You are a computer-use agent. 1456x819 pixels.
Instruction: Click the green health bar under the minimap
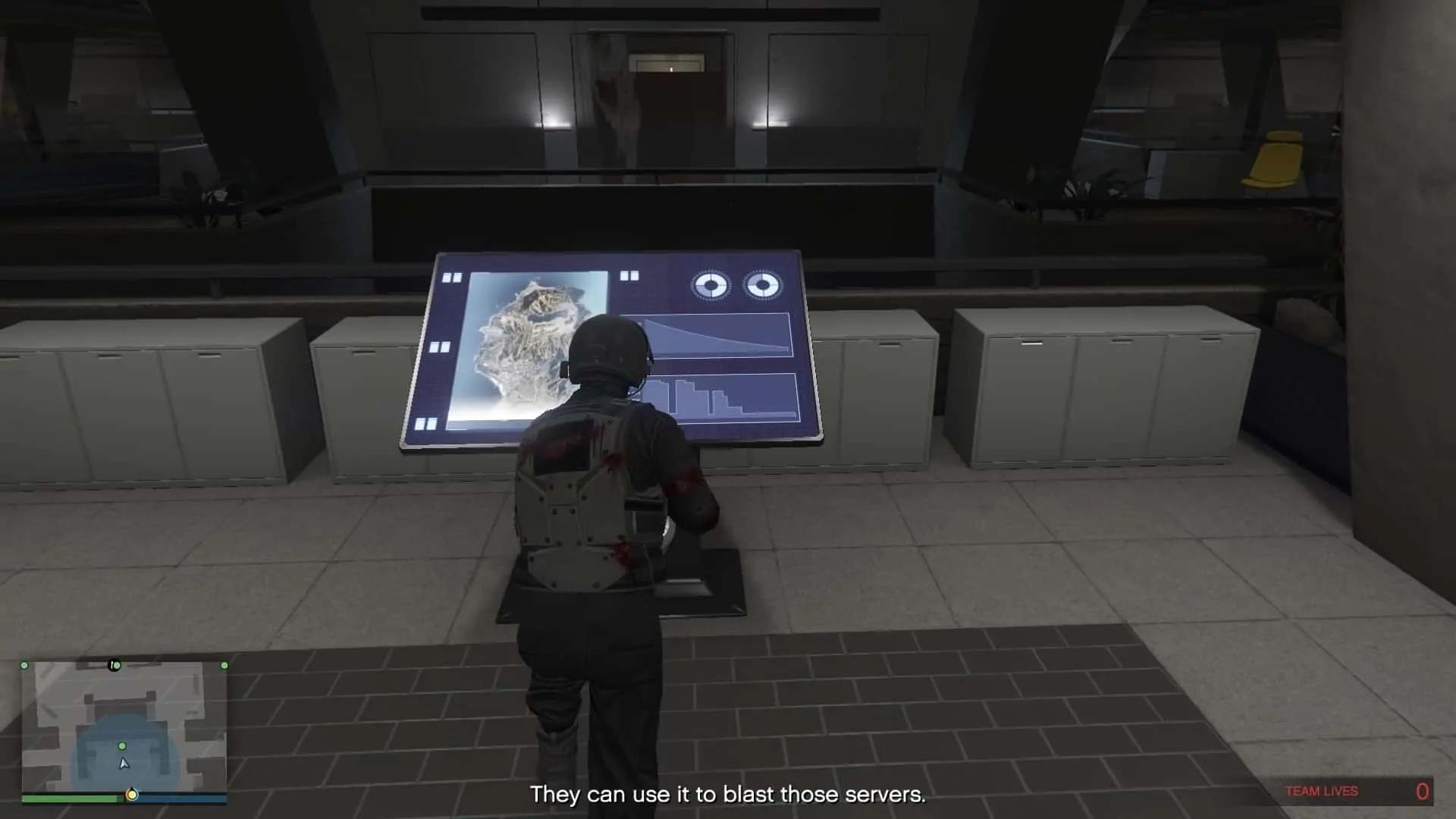pos(70,798)
